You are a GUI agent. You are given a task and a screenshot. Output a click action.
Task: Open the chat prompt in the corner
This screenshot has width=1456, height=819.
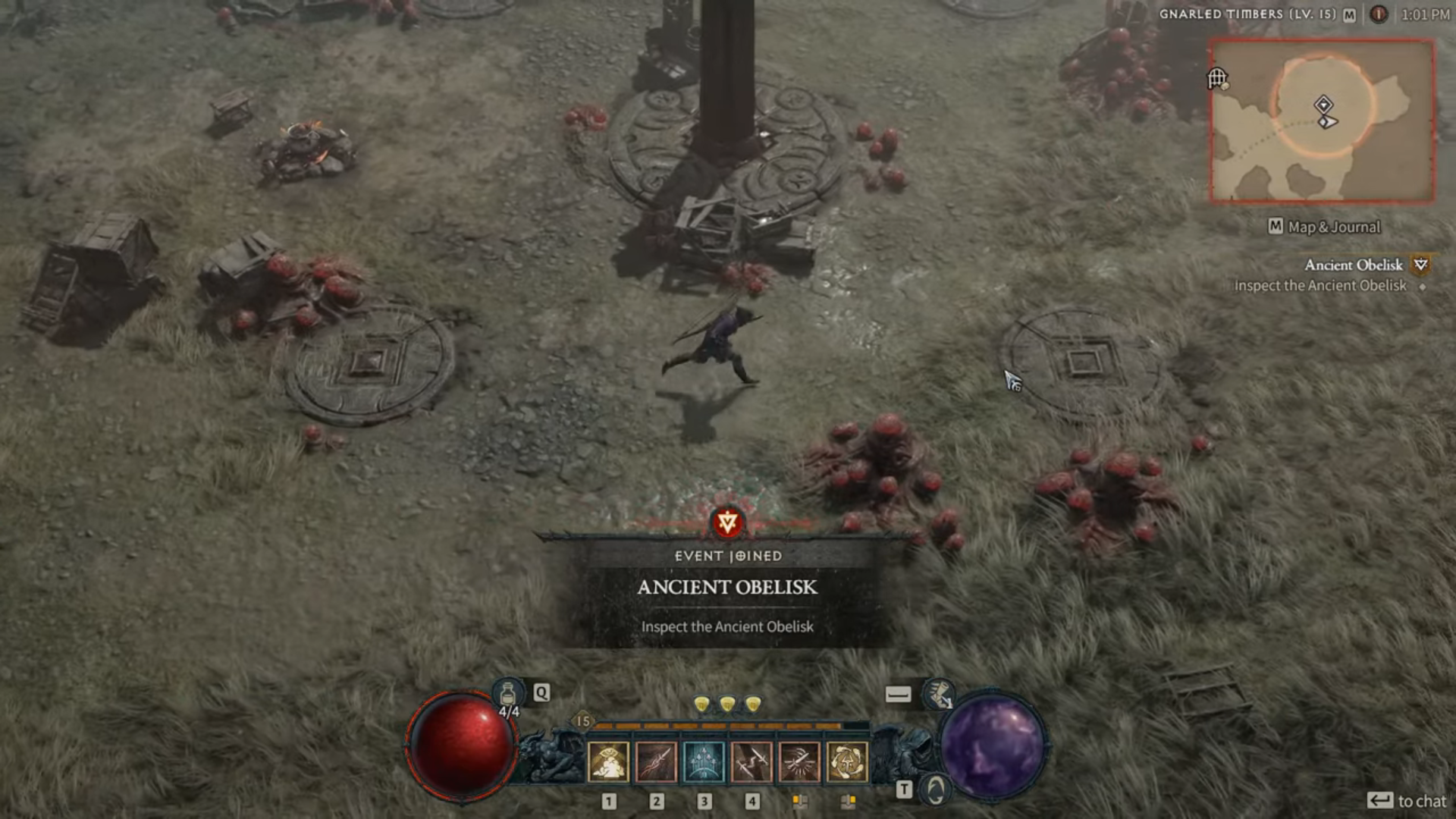pos(1407,801)
